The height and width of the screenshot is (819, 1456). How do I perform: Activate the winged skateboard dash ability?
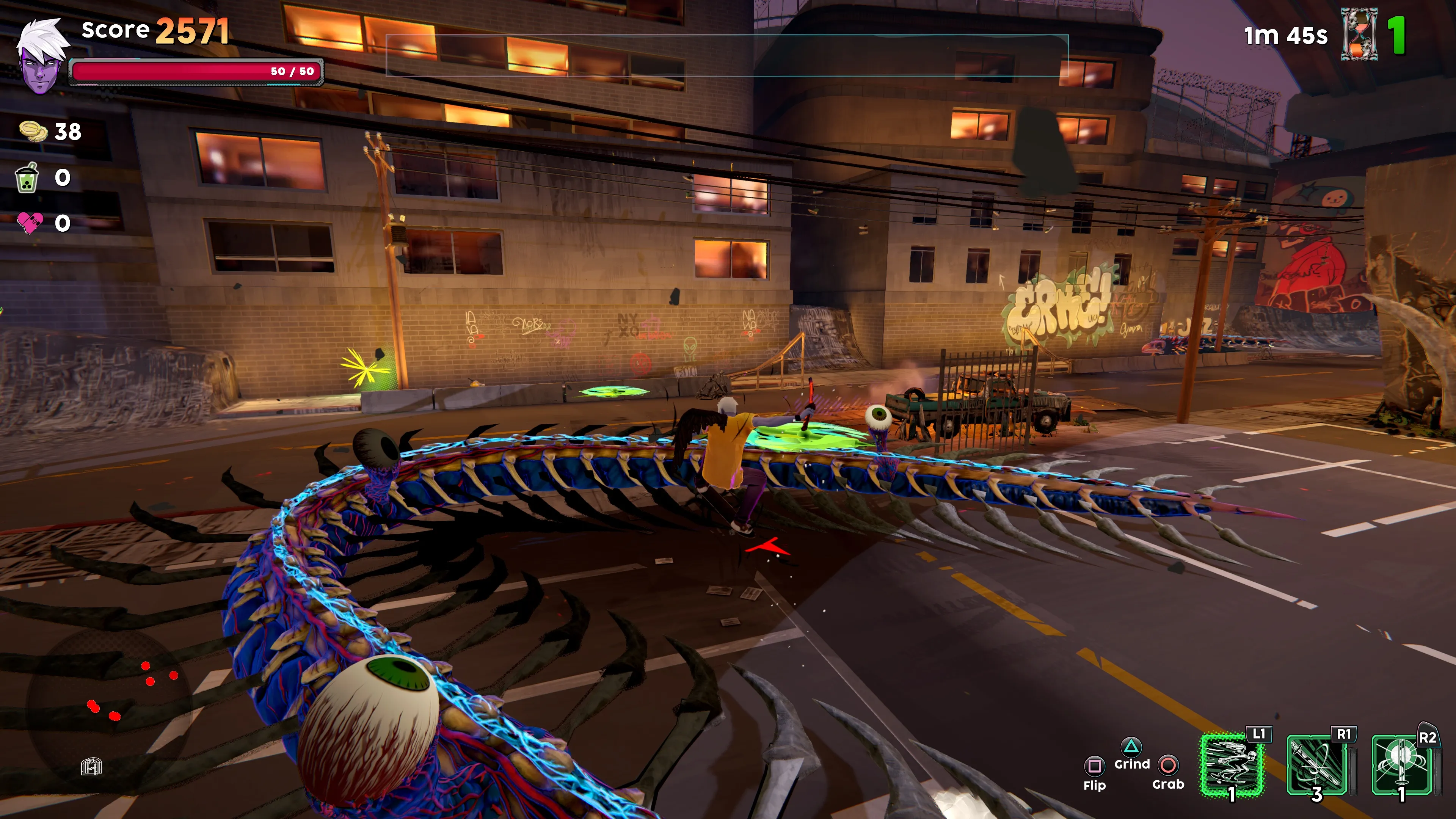(1231, 764)
